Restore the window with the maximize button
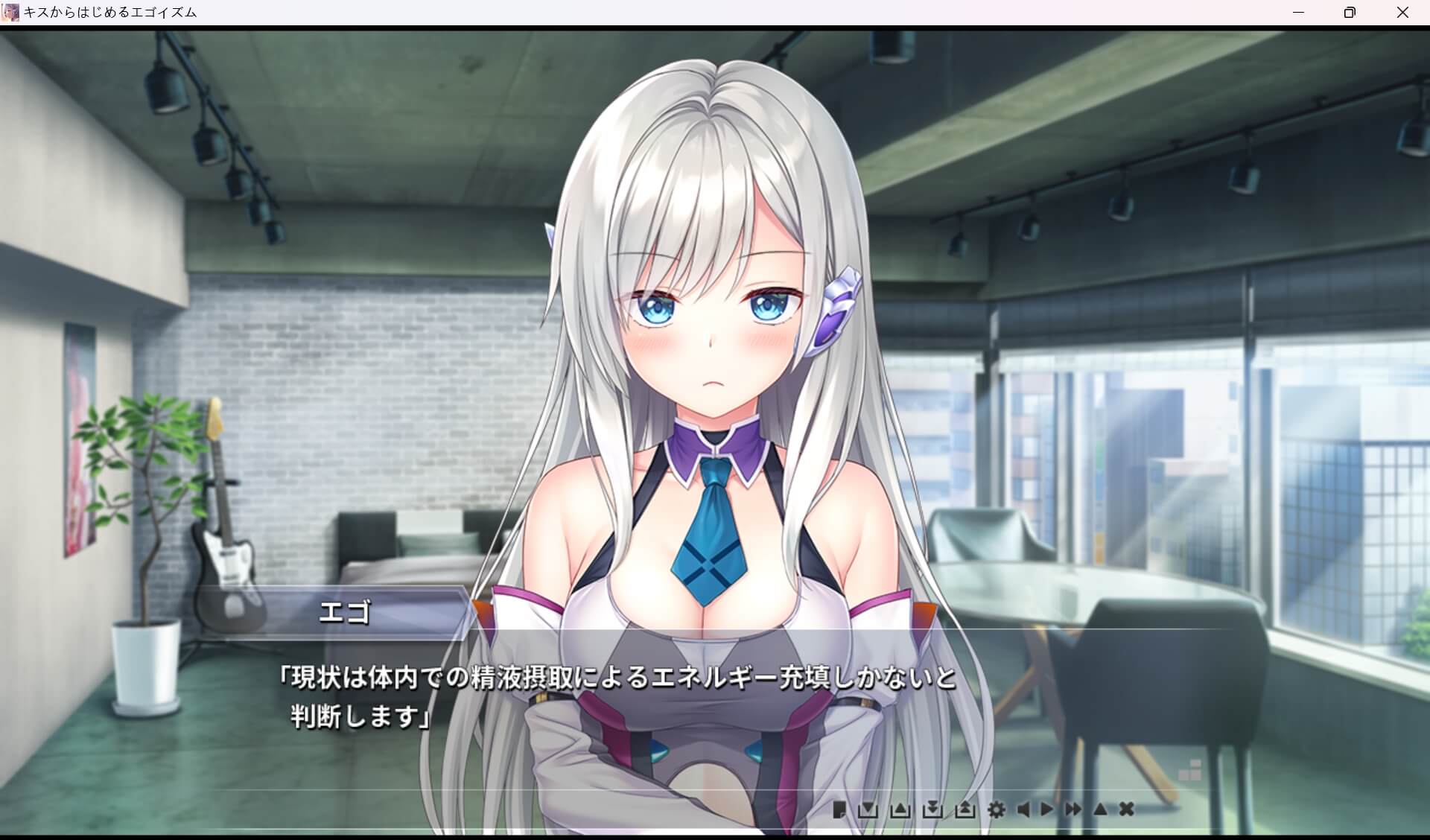Image resolution: width=1430 pixels, height=840 pixels. [x=1348, y=12]
